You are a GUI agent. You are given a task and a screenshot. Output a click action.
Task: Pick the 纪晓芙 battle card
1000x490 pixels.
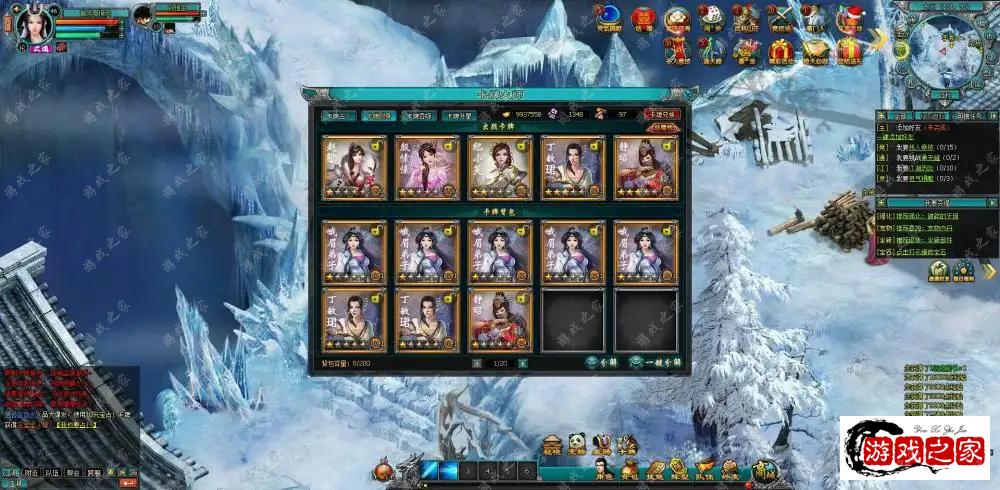(499, 167)
